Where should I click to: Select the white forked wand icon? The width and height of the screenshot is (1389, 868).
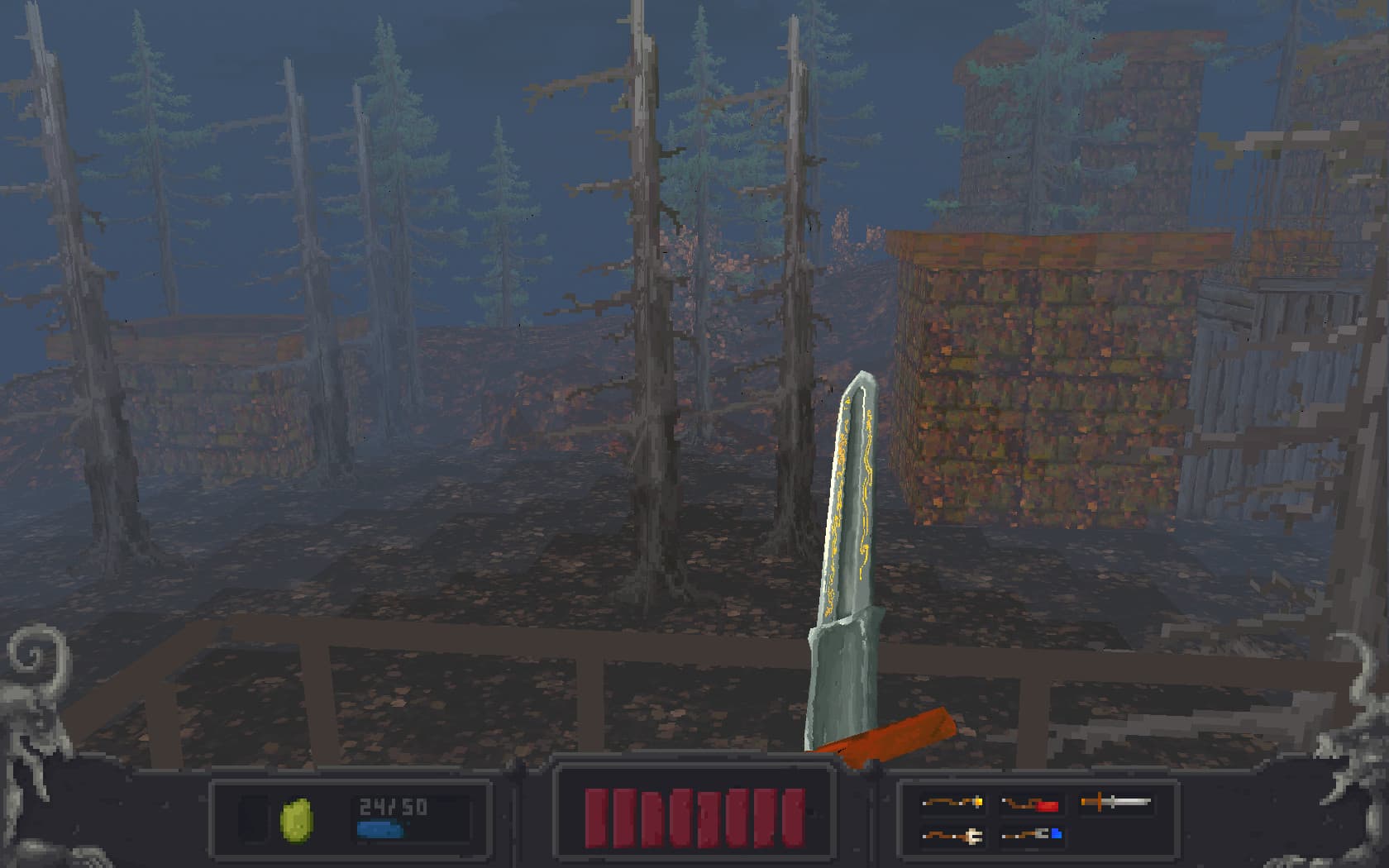[951, 836]
